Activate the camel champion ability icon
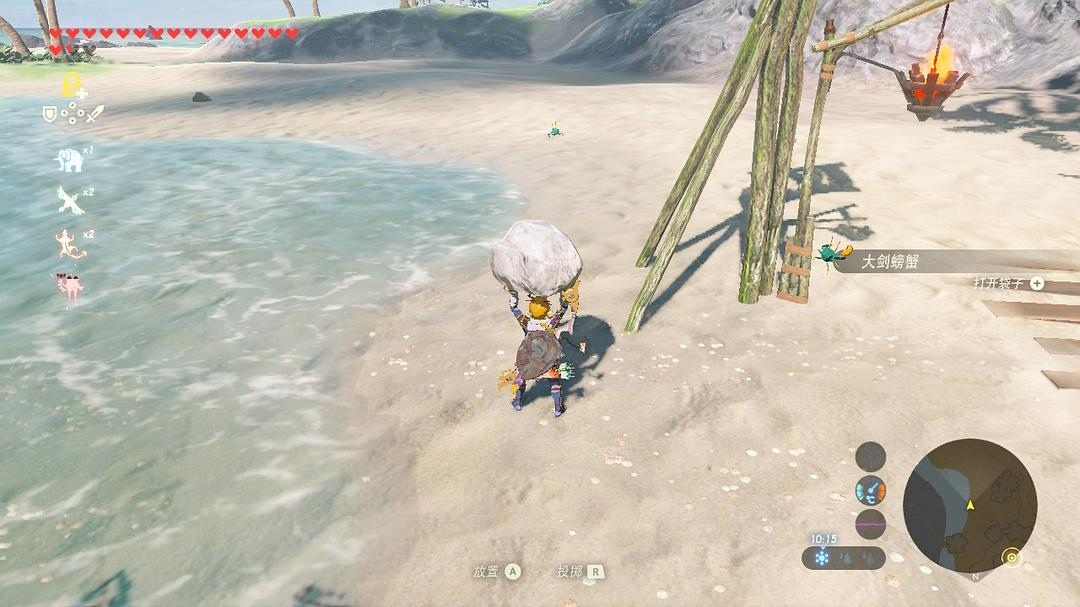Viewport: 1080px width, 607px height. point(68,287)
